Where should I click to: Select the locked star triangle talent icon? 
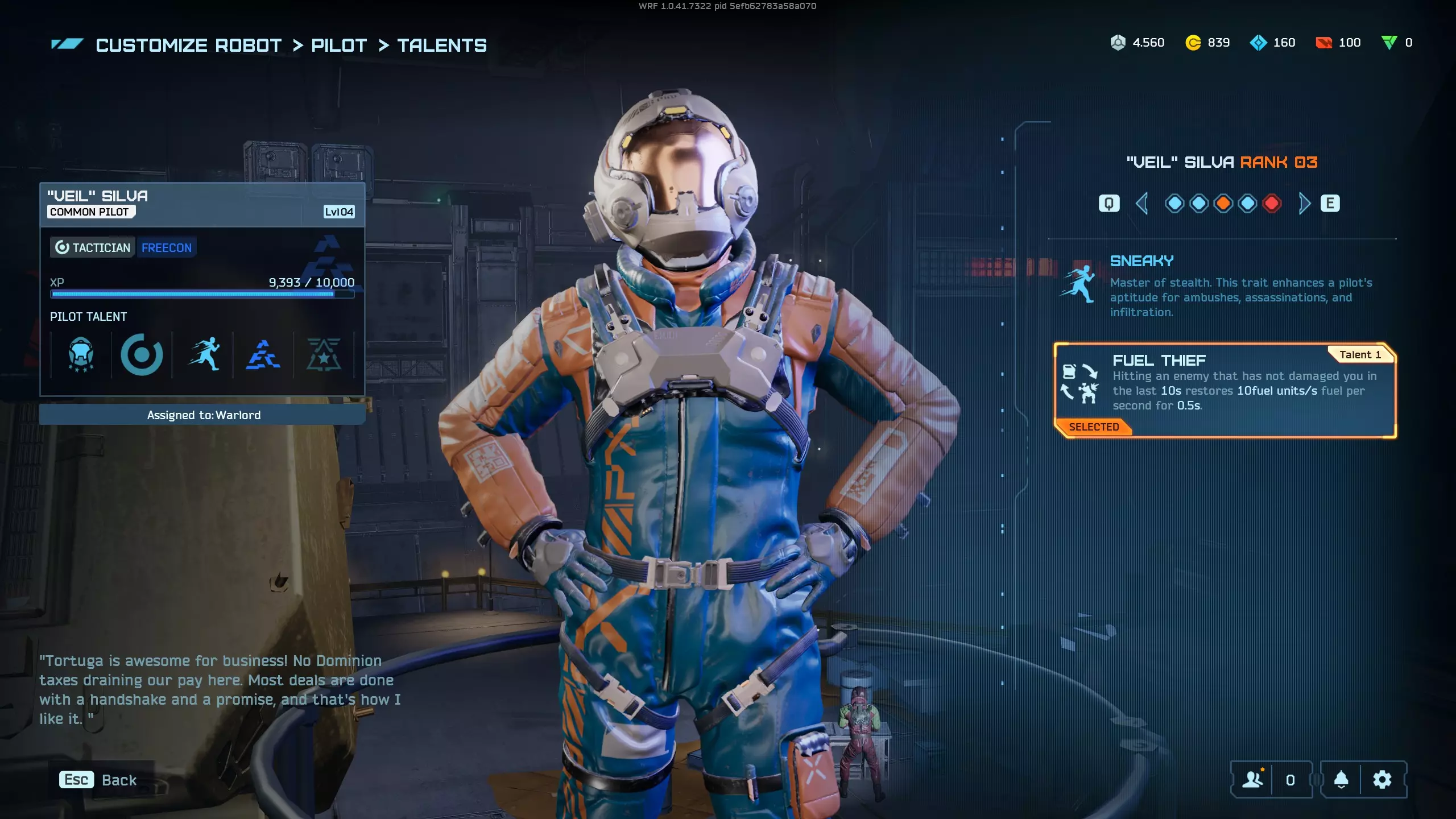[x=324, y=355]
